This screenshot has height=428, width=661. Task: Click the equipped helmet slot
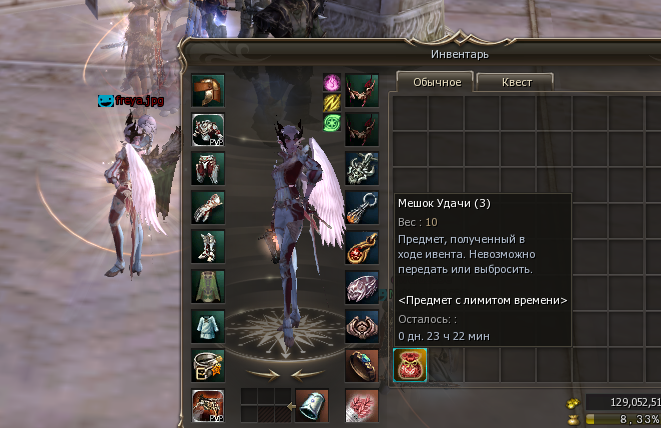pos(208,91)
